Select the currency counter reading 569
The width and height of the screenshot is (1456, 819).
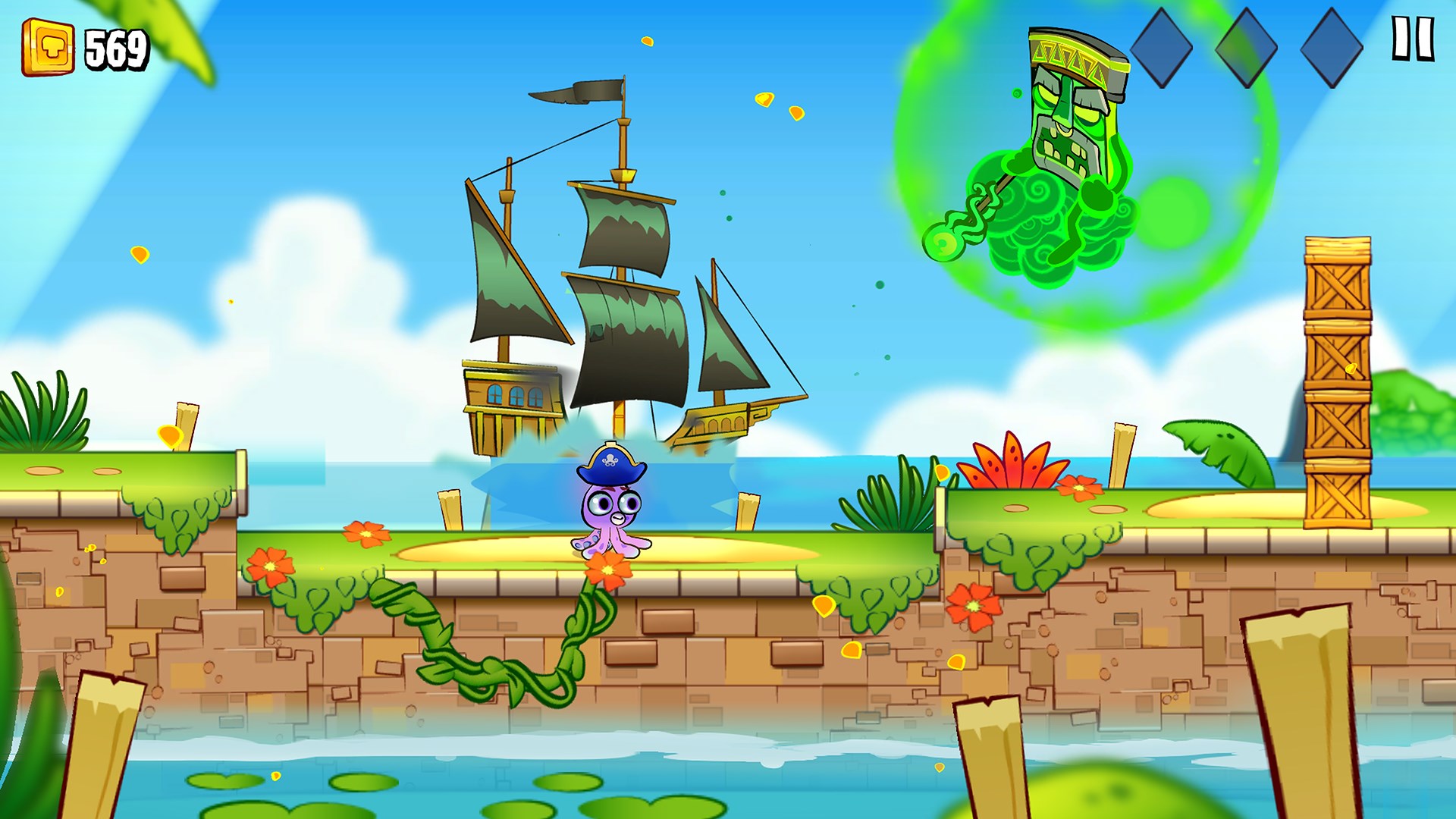(x=115, y=47)
